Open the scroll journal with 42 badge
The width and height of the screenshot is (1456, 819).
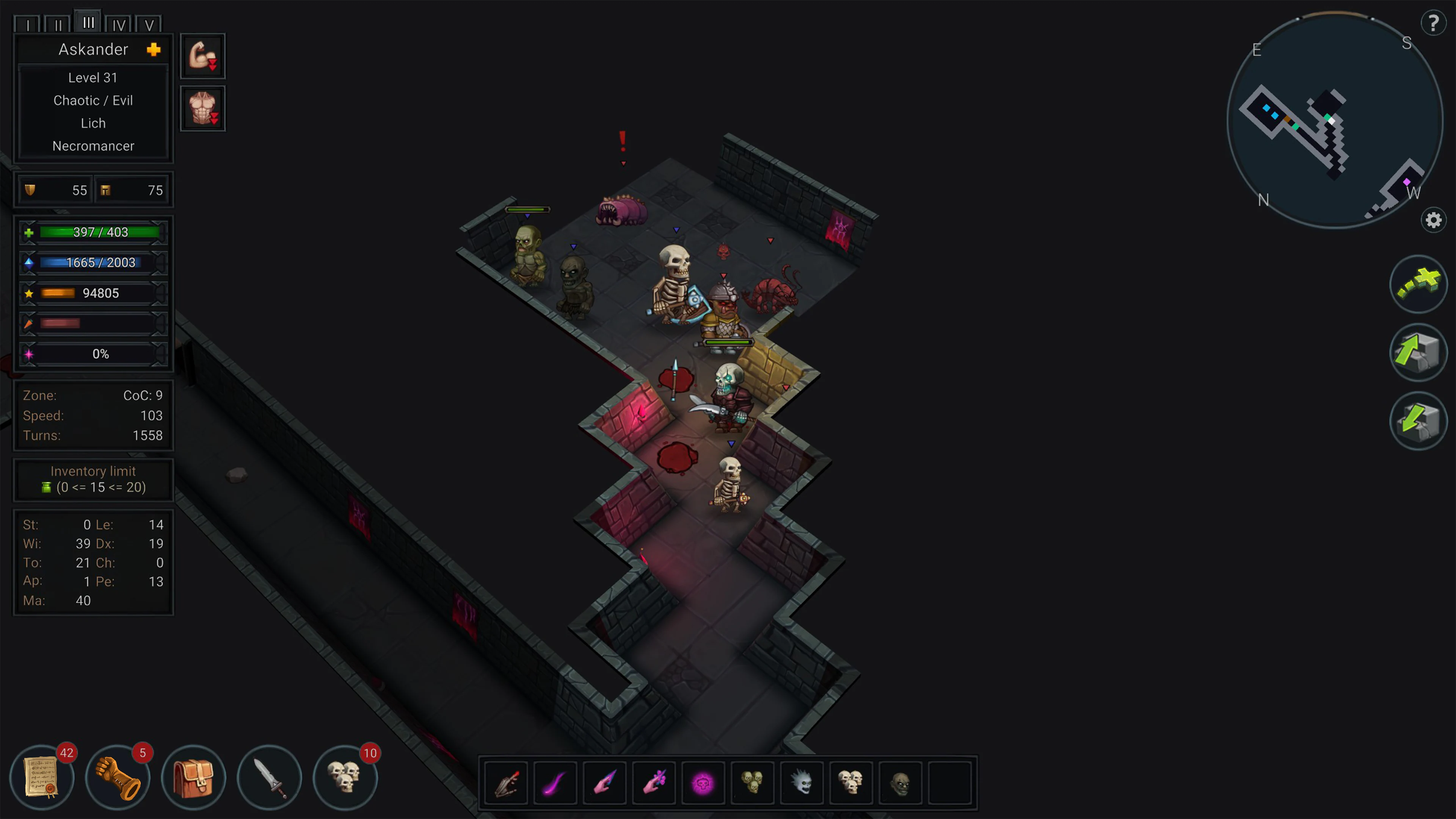(x=42, y=777)
